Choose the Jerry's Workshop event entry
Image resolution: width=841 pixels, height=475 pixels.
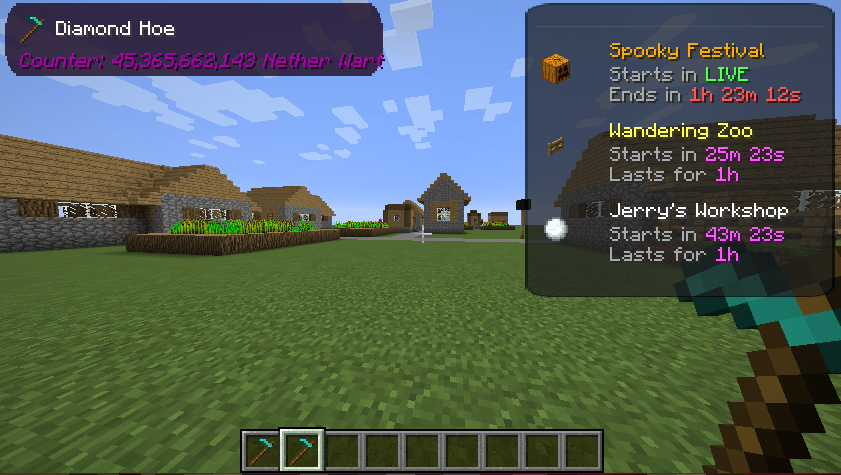point(698,211)
